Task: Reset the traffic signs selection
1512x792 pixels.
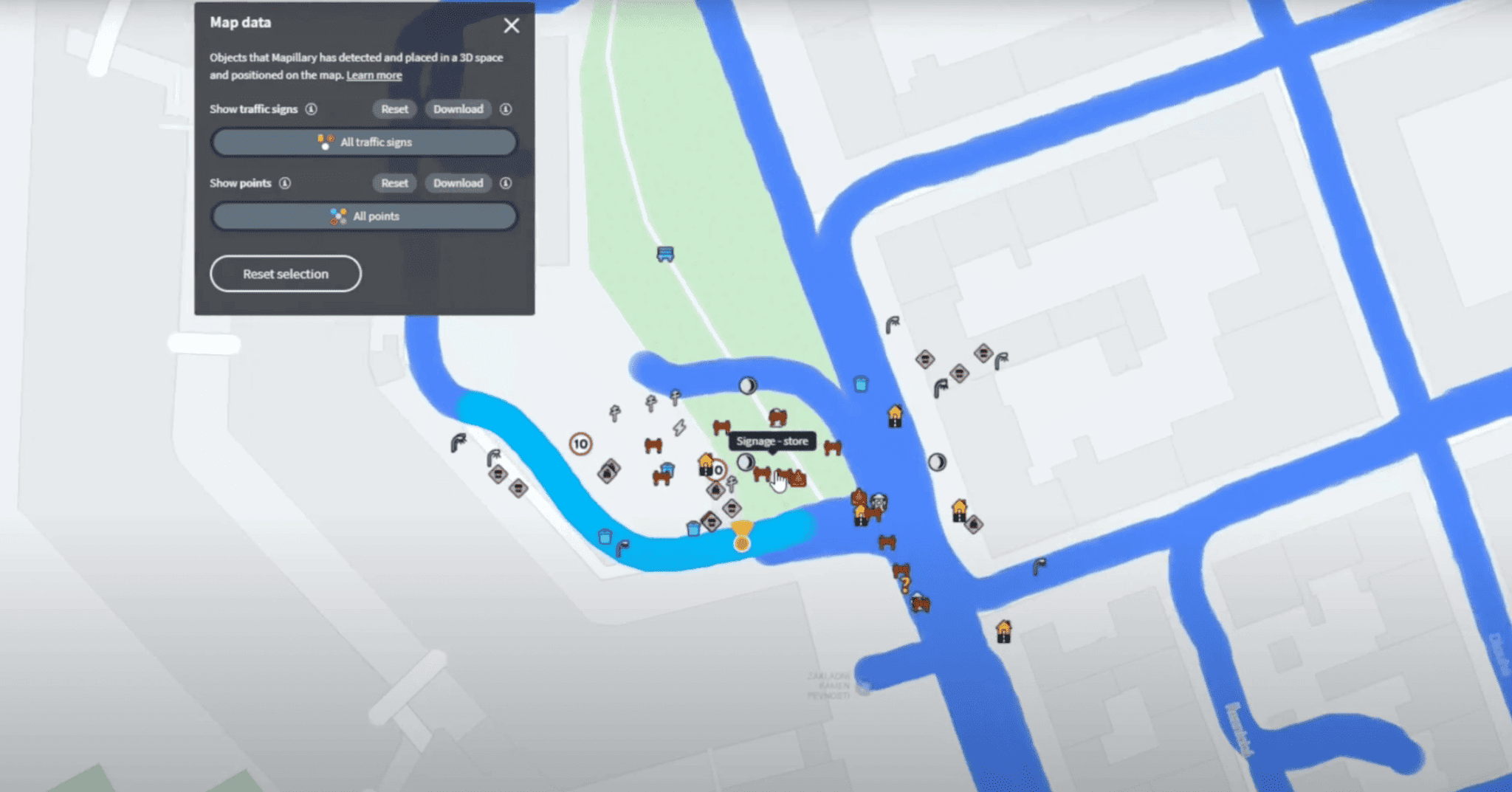Action: (394, 109)
